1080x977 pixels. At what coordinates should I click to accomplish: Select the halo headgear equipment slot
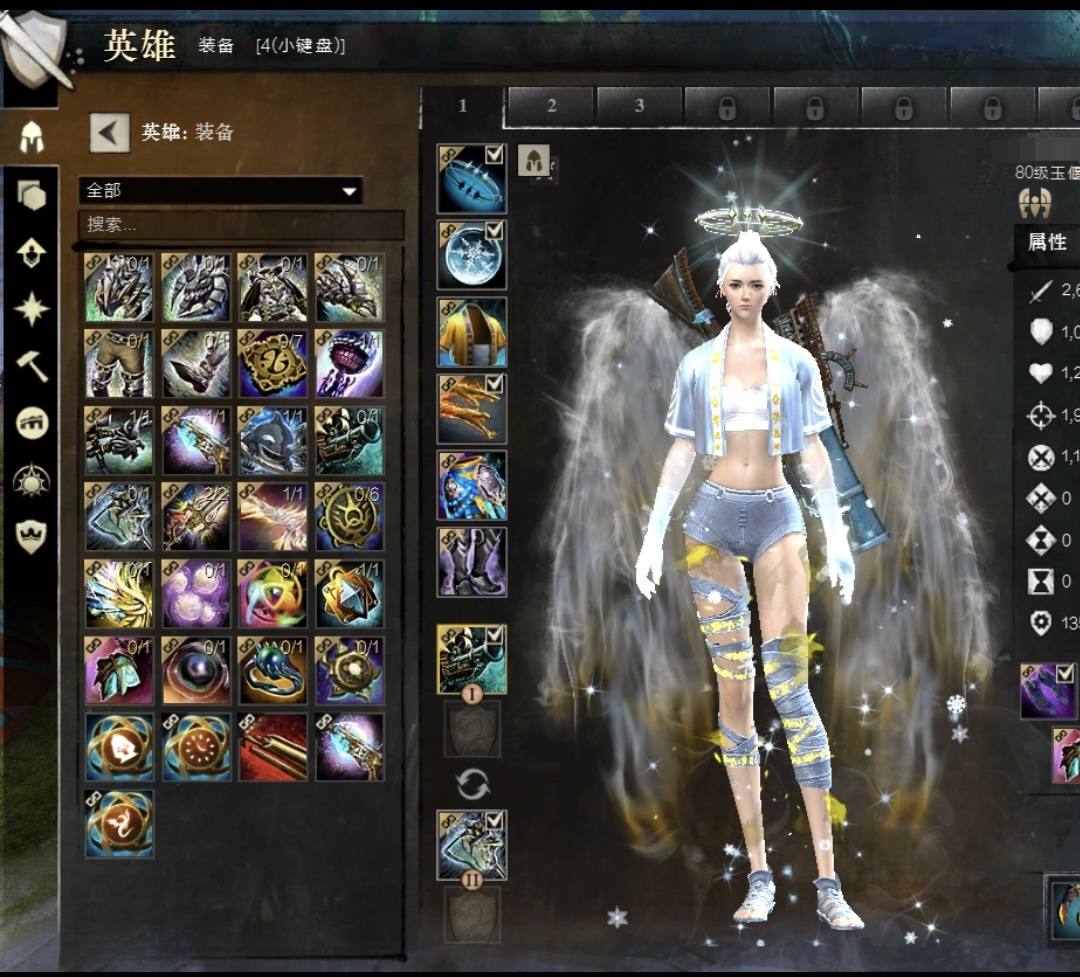(x=471, y=179)
